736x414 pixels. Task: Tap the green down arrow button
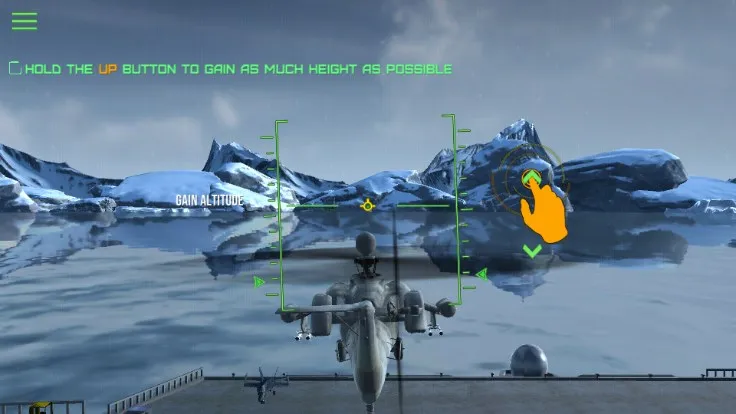click(x=532, y=250)
